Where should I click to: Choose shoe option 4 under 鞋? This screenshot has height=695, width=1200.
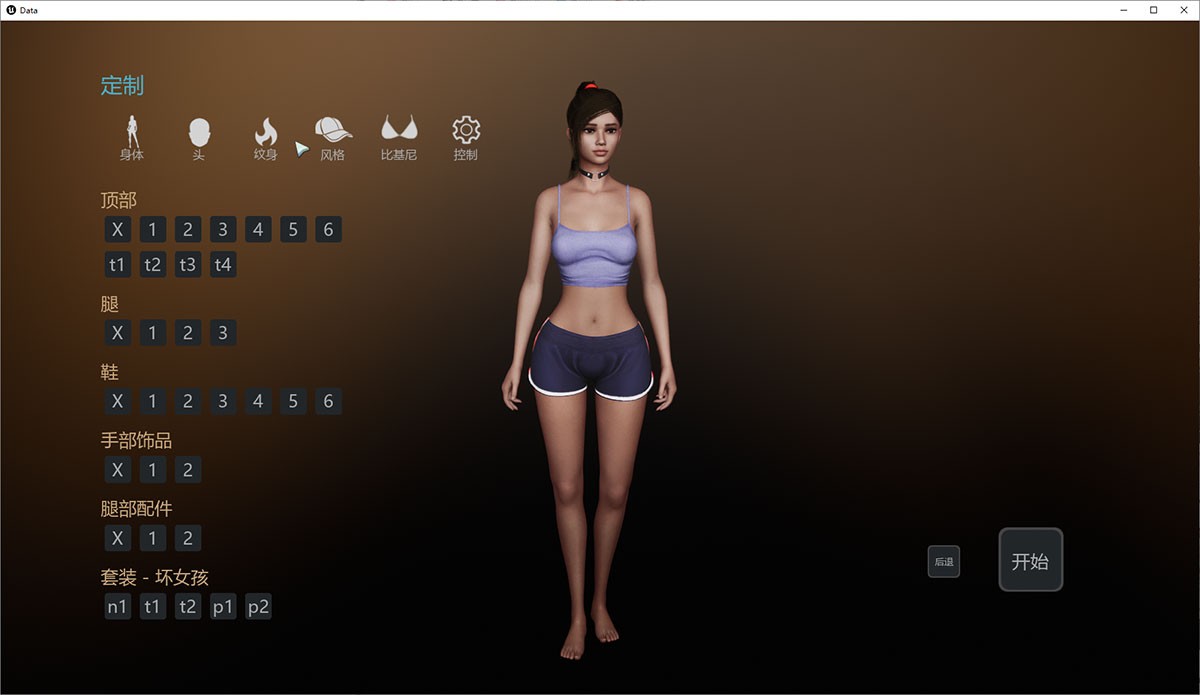click(x=258, y=402)
